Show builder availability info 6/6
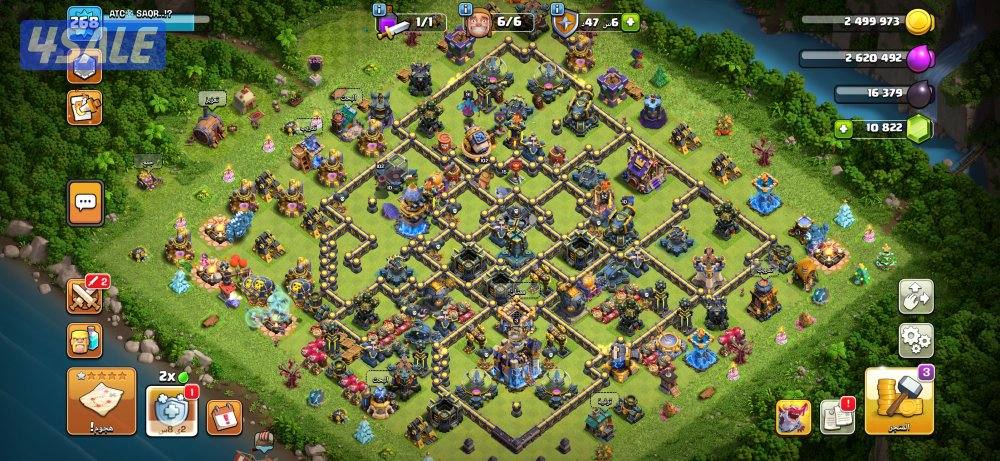The height and width of the screenshot is (461, 1000). point(495,21)
